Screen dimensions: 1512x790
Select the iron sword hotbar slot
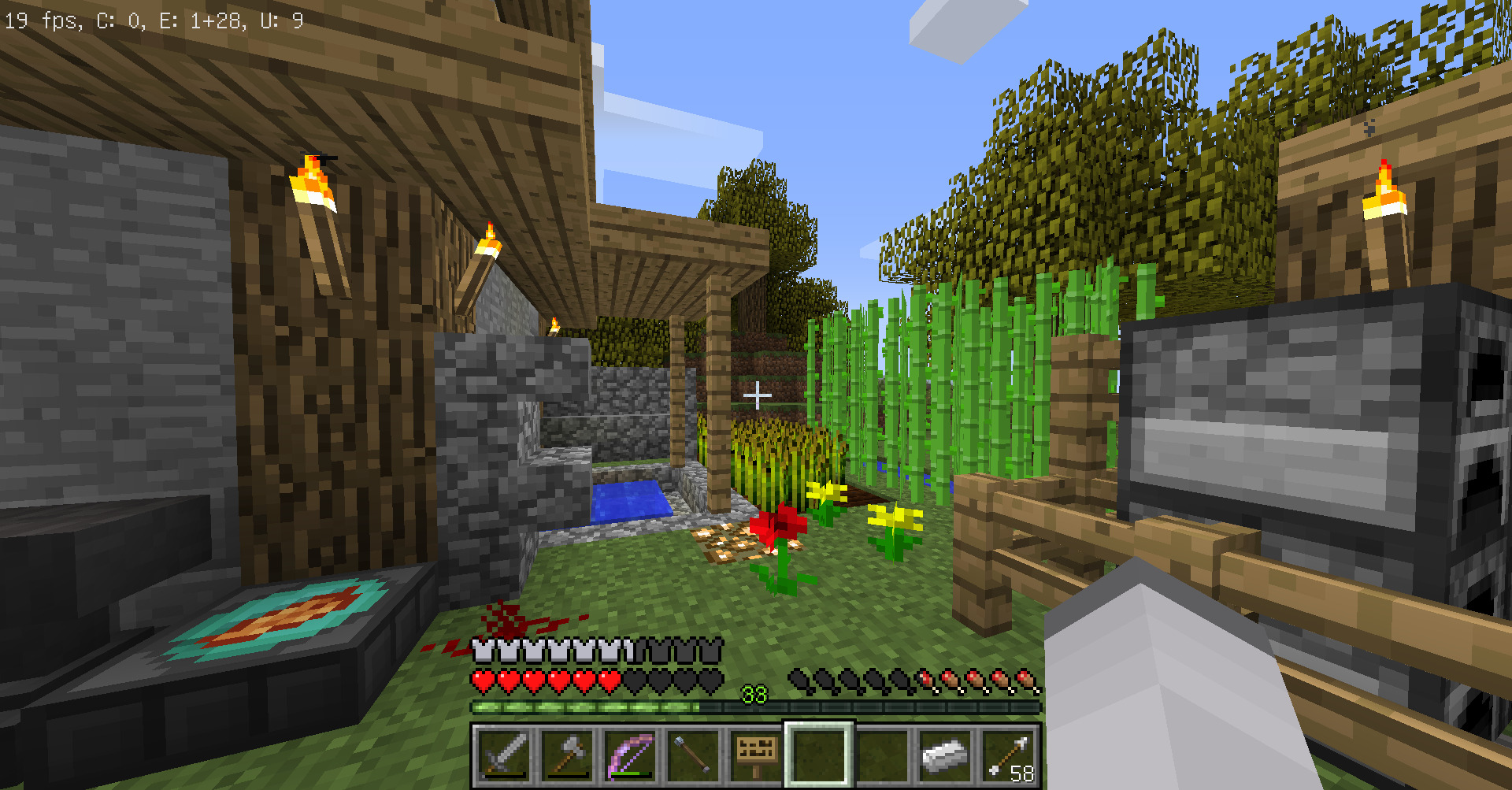pyautogui.click(x=504, y=755)
